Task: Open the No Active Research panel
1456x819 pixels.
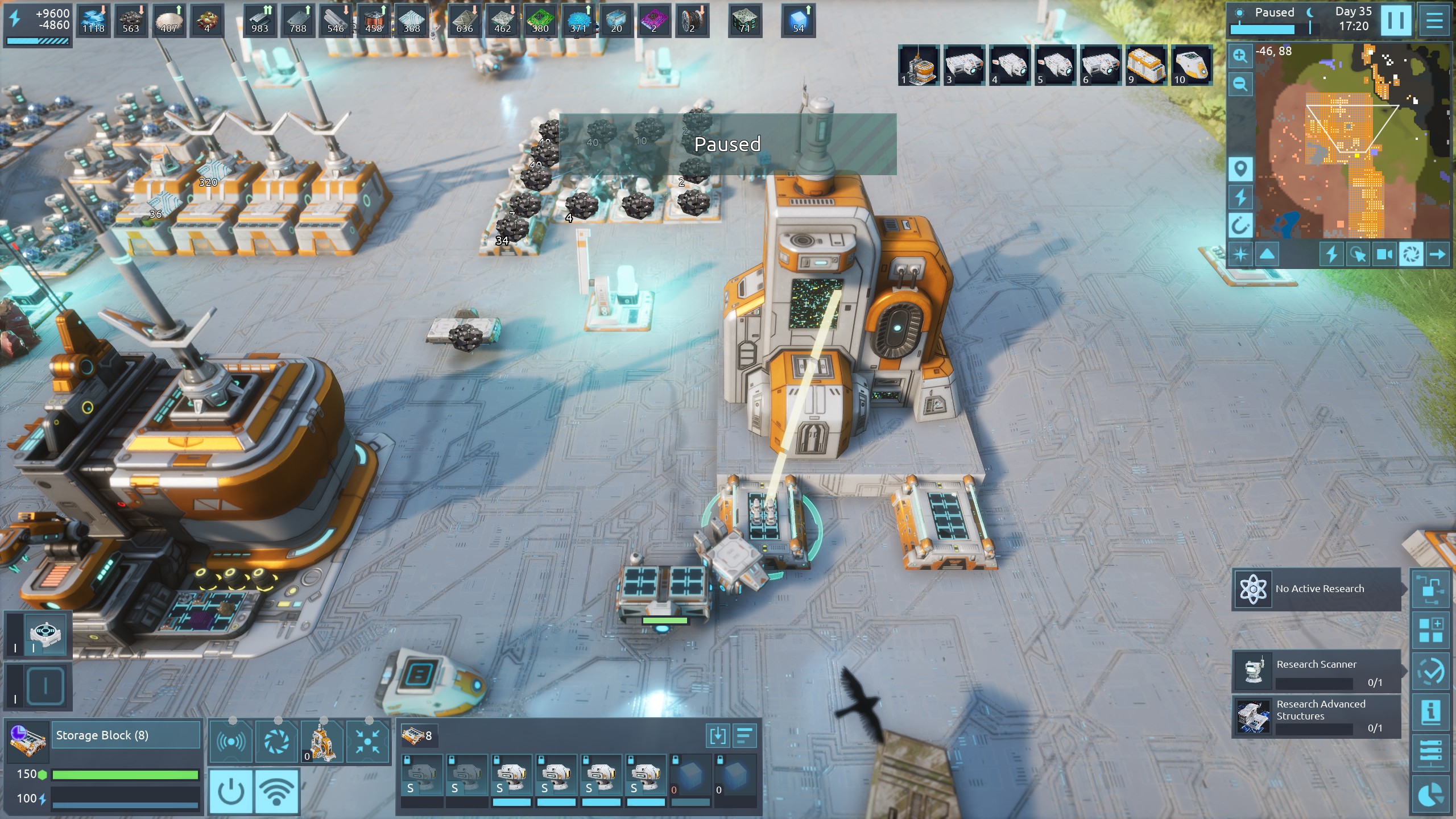Action: pyautogui.click(x=1317, y=589)
